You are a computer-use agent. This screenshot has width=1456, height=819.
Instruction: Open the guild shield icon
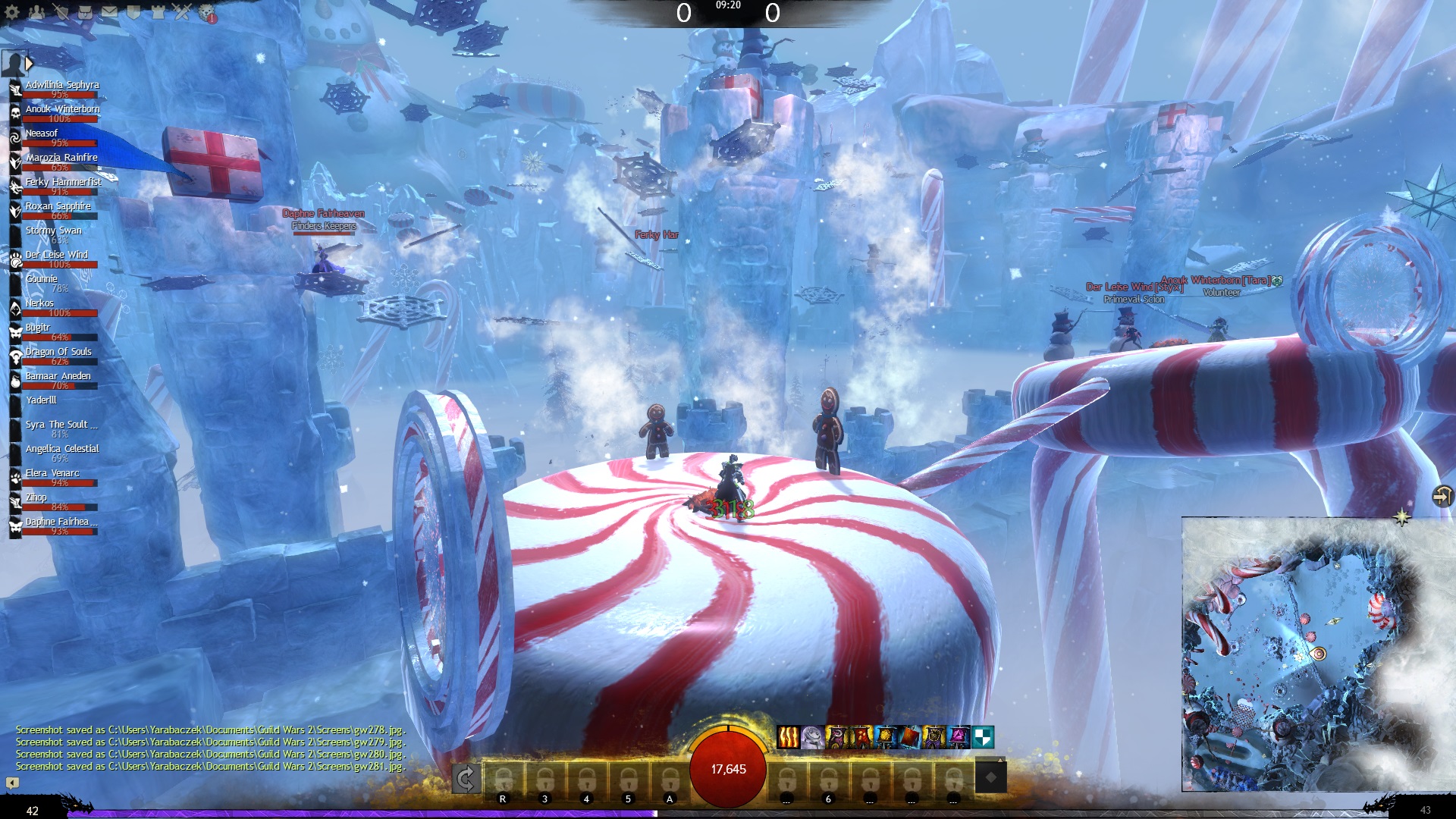pos(133,12)
